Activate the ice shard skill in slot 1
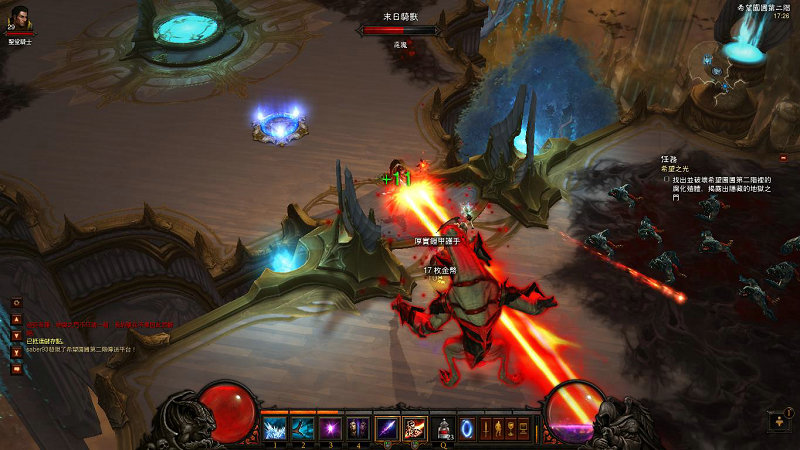The width and height of the screenshot is (800, 450). [x=274, y=429]
